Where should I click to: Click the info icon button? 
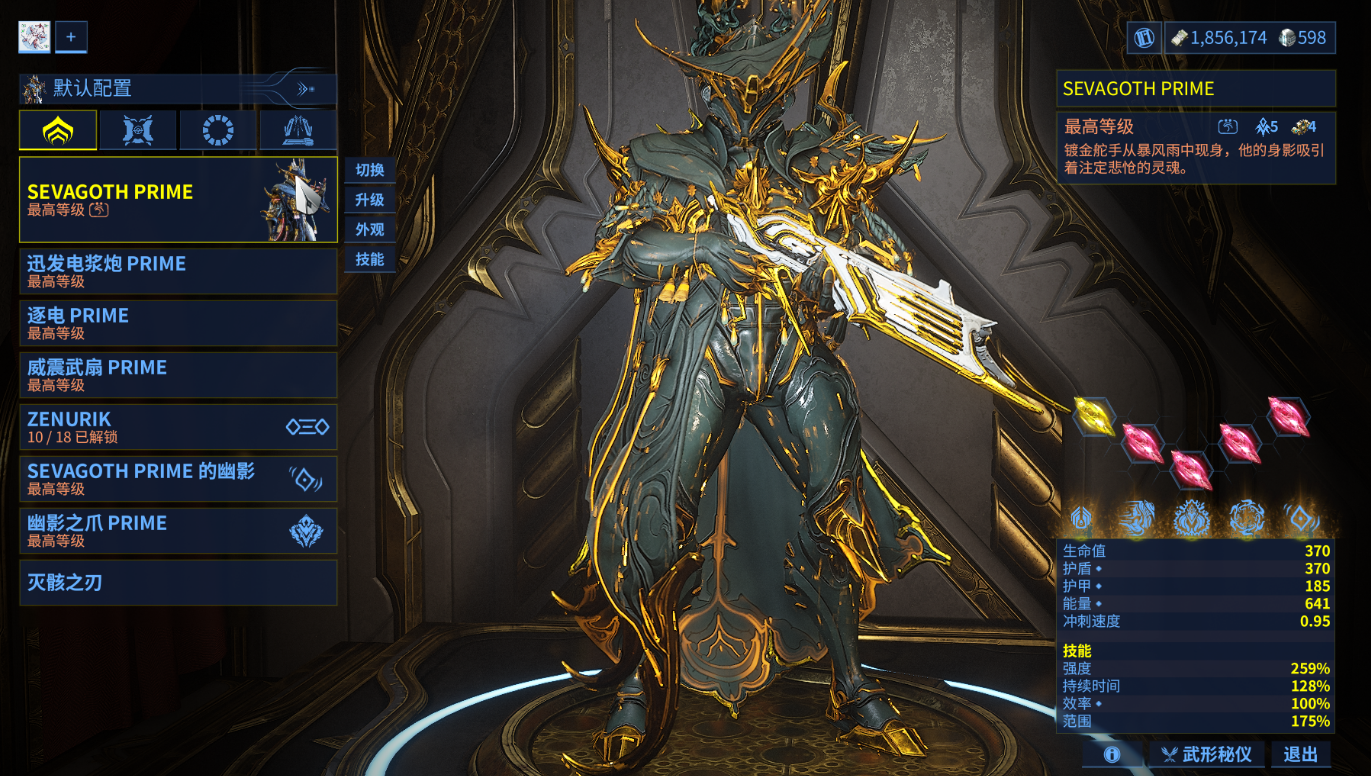point(1111,755)
